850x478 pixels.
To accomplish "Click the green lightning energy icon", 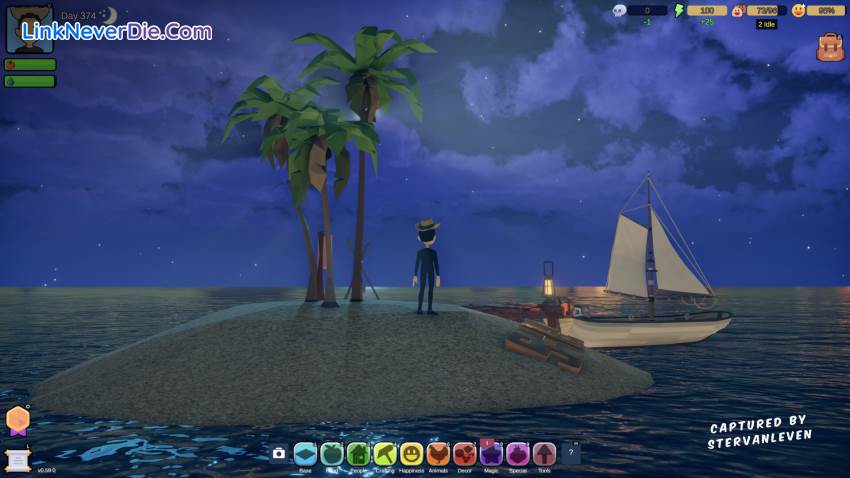I will pos(679,11).
